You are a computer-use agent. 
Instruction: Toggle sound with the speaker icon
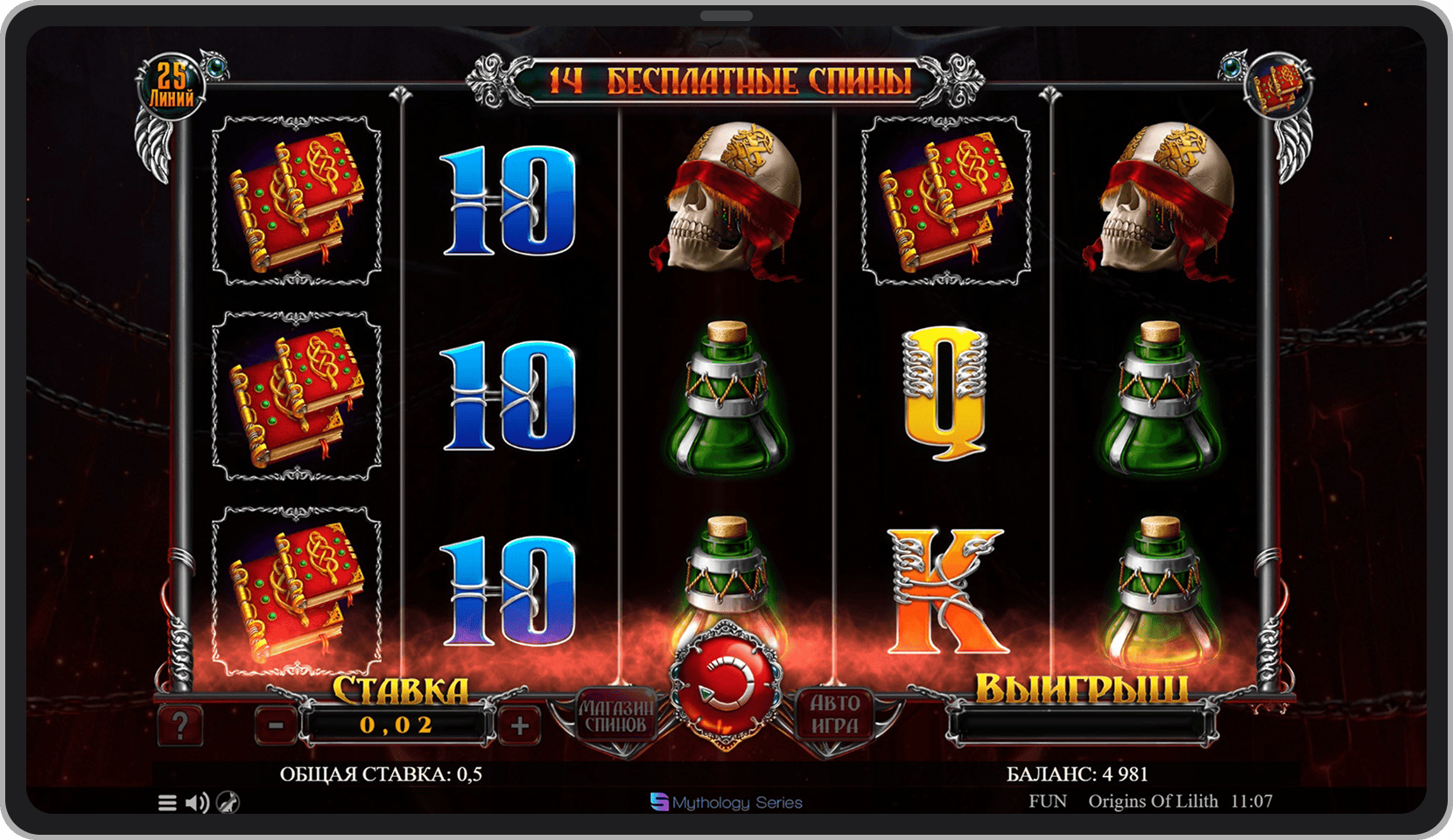click(198, 802)
